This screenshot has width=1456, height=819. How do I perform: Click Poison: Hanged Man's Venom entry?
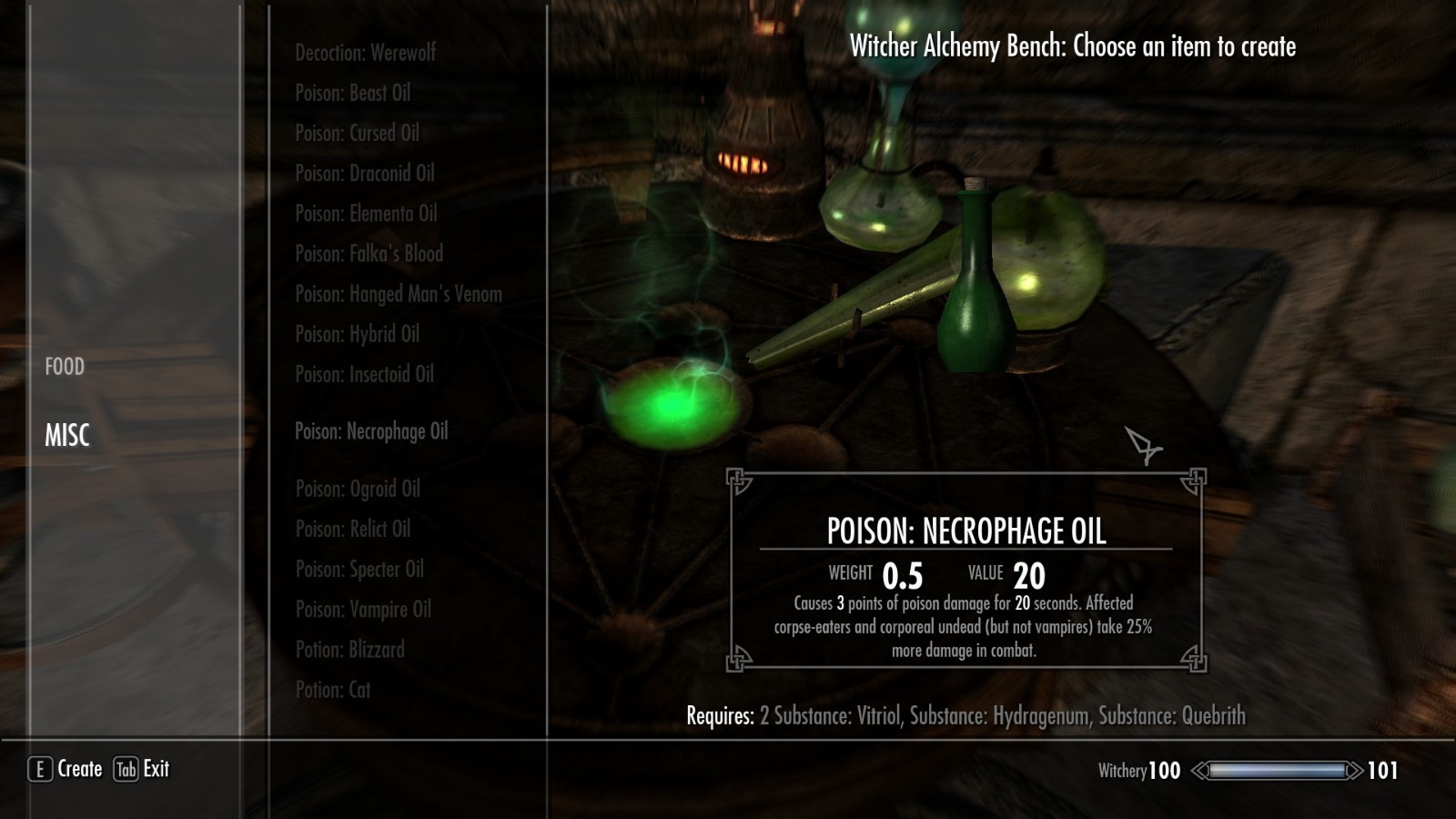click(398, 294)
